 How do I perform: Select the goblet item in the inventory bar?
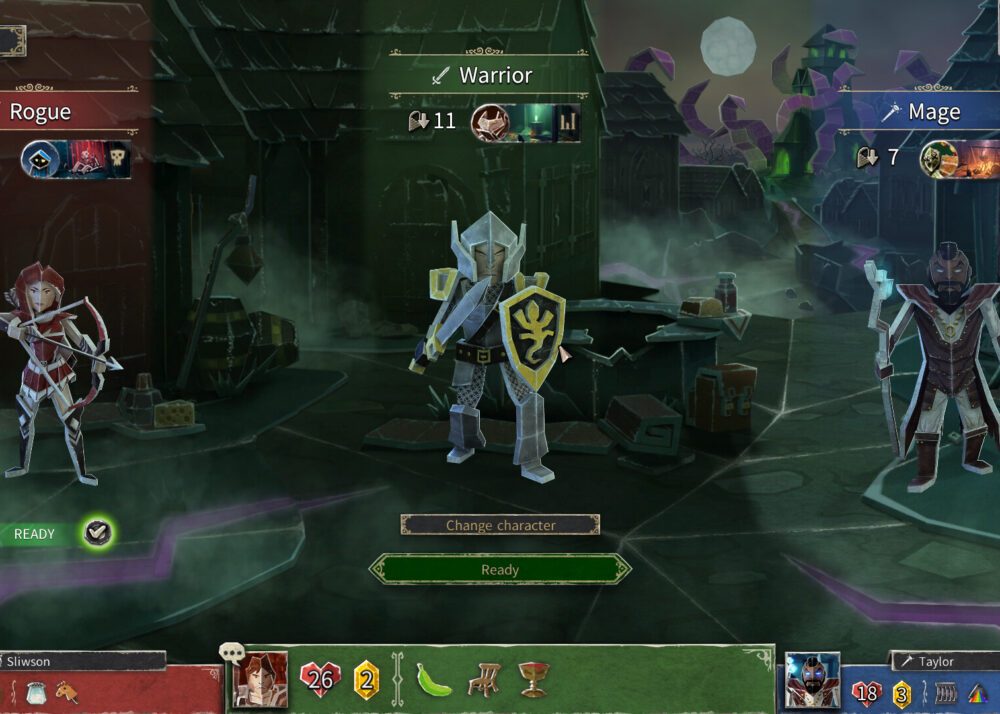533,680
